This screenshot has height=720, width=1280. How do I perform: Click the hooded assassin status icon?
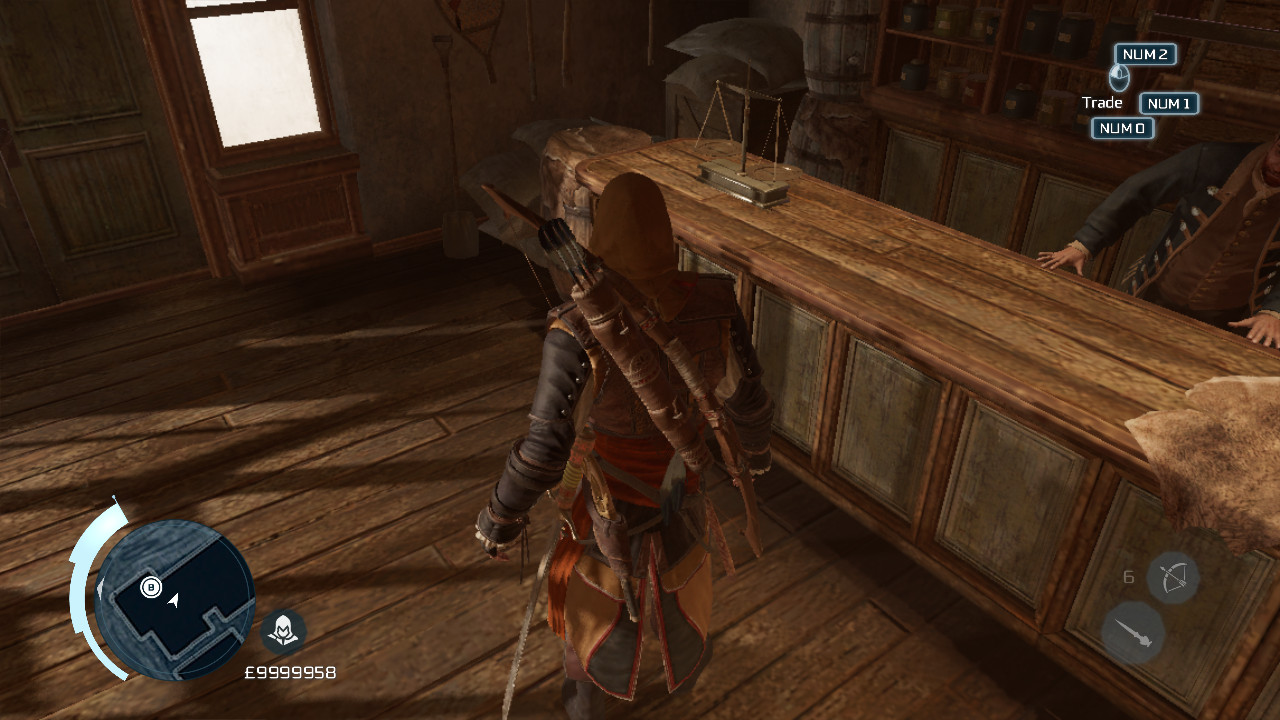coord(284,630)
